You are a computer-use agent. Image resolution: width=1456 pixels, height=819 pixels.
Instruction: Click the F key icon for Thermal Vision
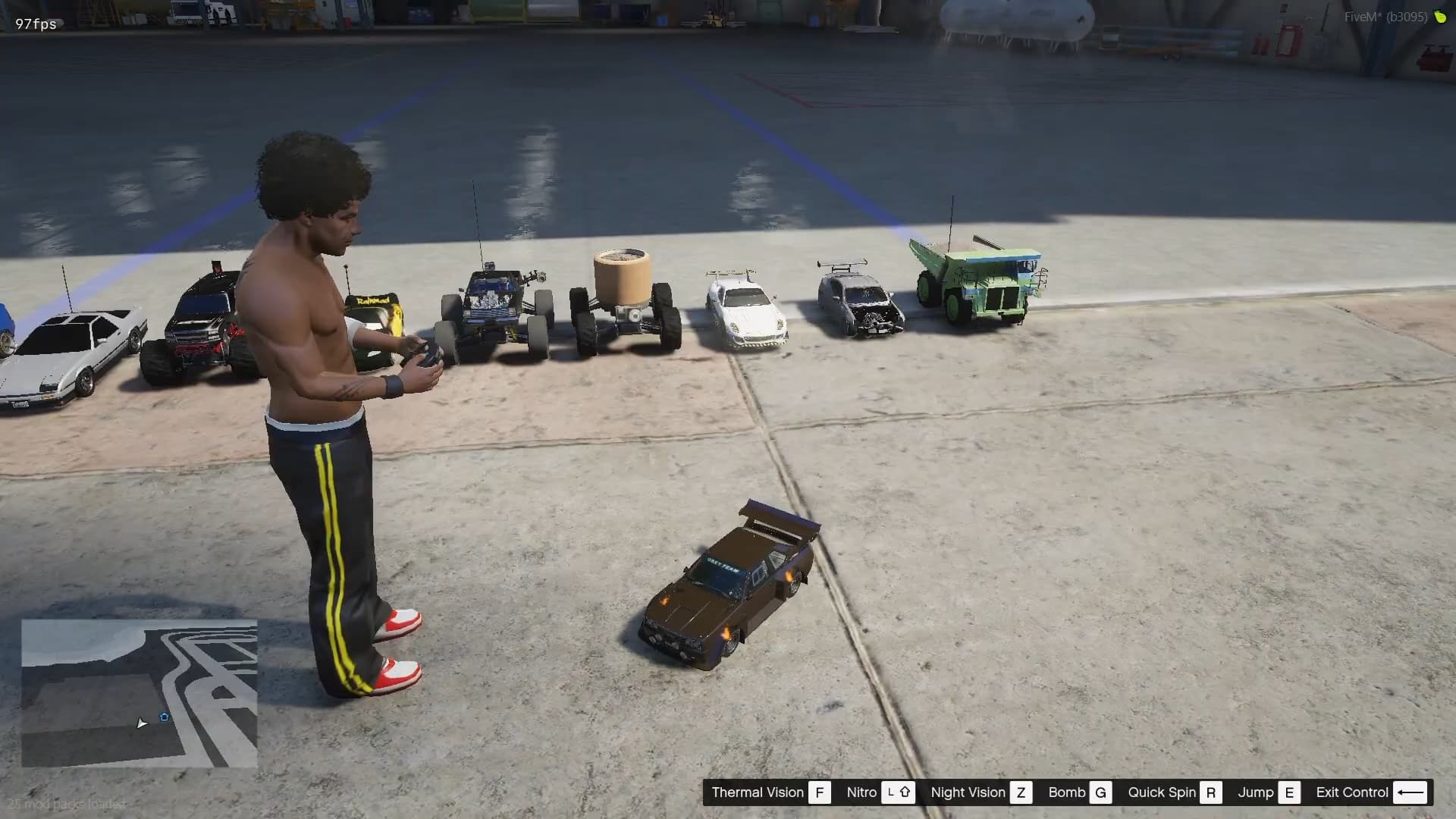(820, 792)
